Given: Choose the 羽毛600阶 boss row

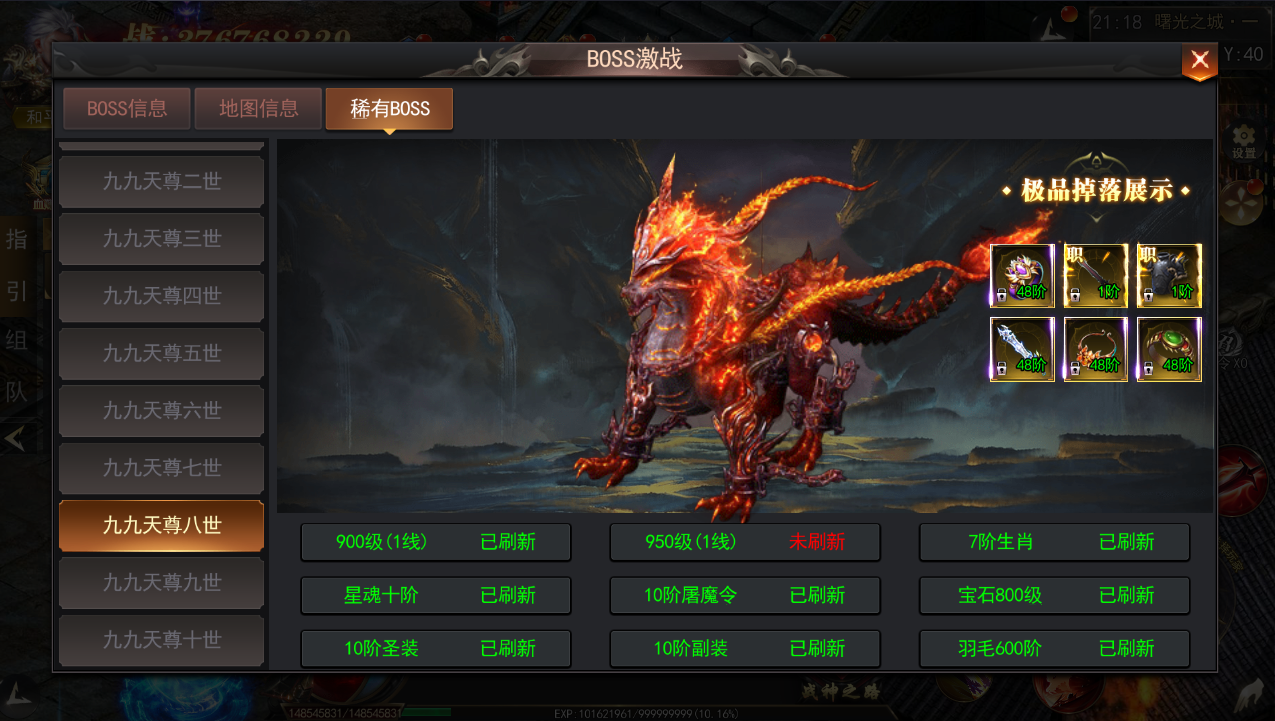Looking at the screenshot, I should click(x=1055, y=648).
